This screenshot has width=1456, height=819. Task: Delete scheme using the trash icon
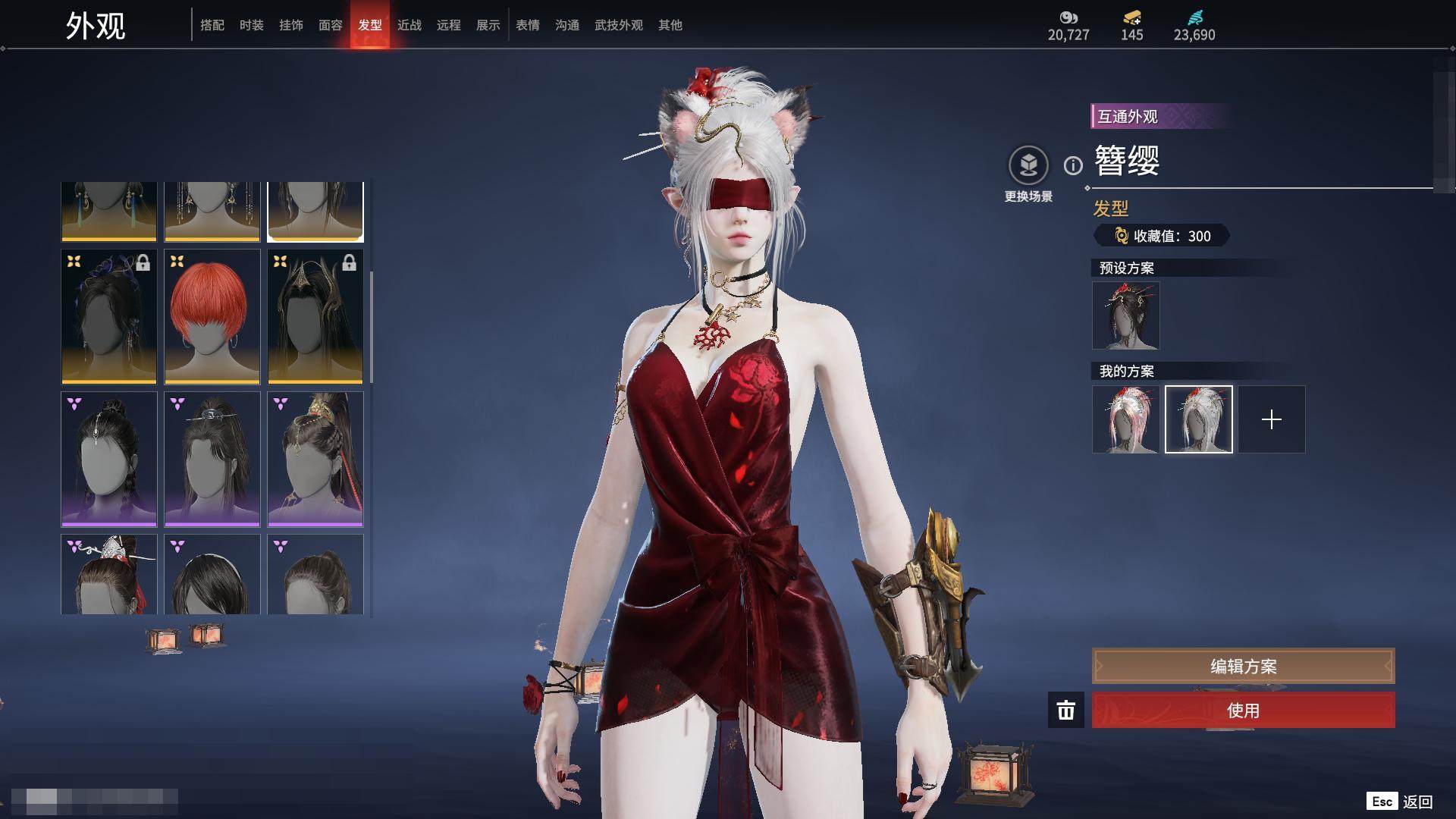coord(1066,711)
